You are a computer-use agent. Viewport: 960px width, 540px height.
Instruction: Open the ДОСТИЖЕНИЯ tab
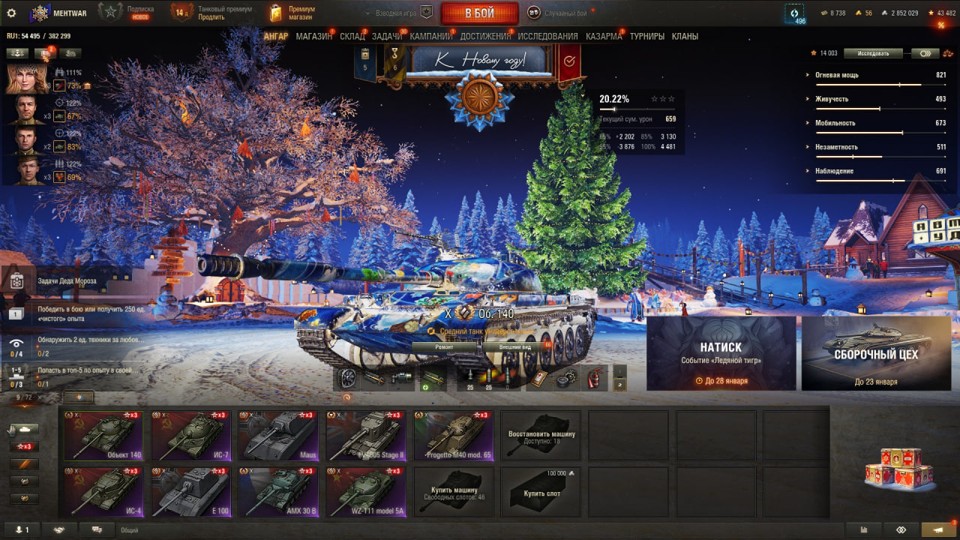(485, 37)
